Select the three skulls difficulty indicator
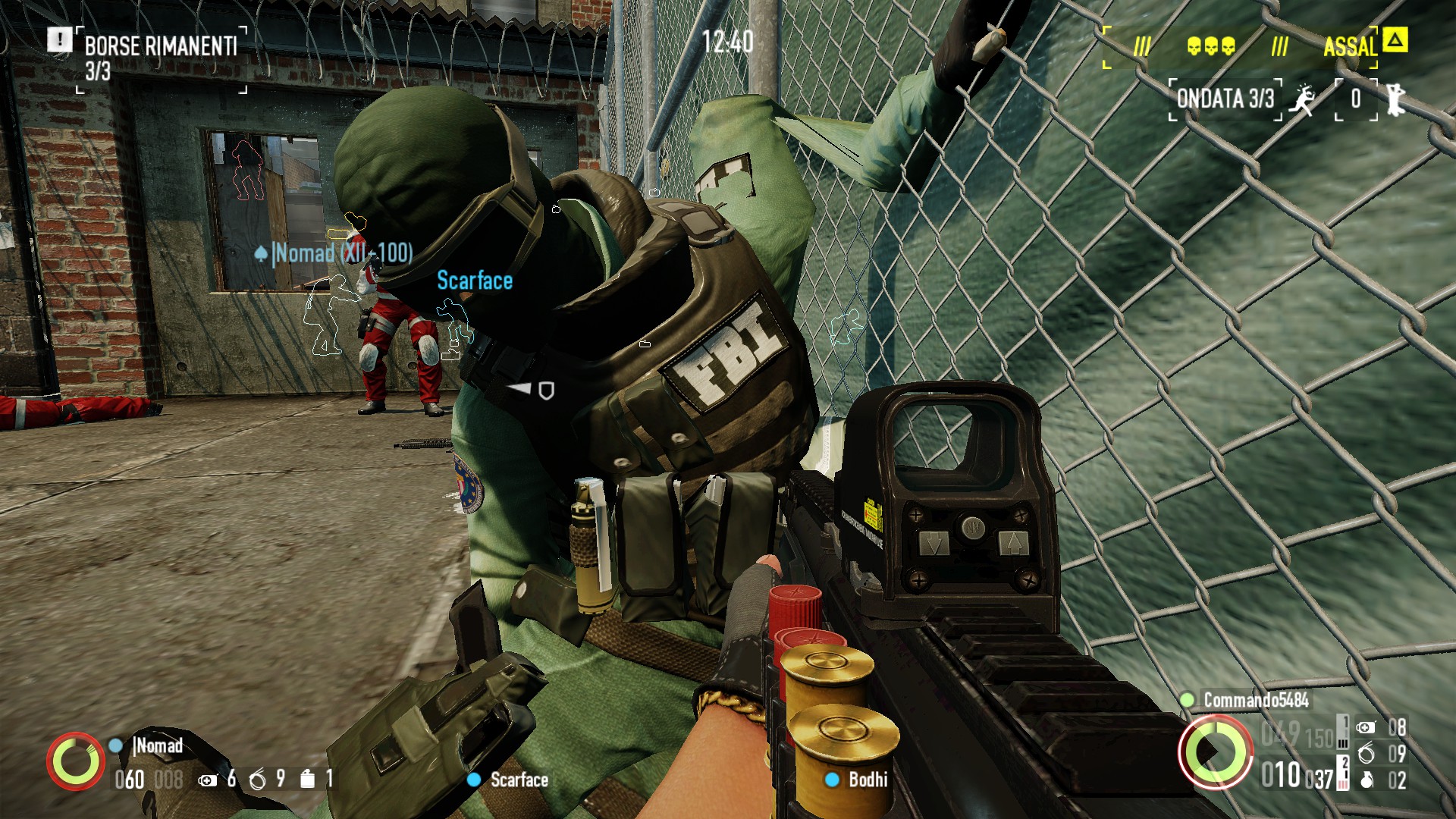The height and width of the screenshot is (819, 1456). click(1210, 47)
